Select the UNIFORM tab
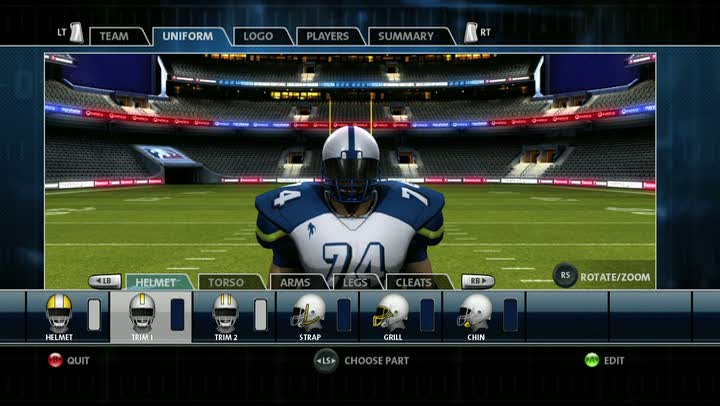The height and width of the screenshot is (406, 720). click(187, 37)
